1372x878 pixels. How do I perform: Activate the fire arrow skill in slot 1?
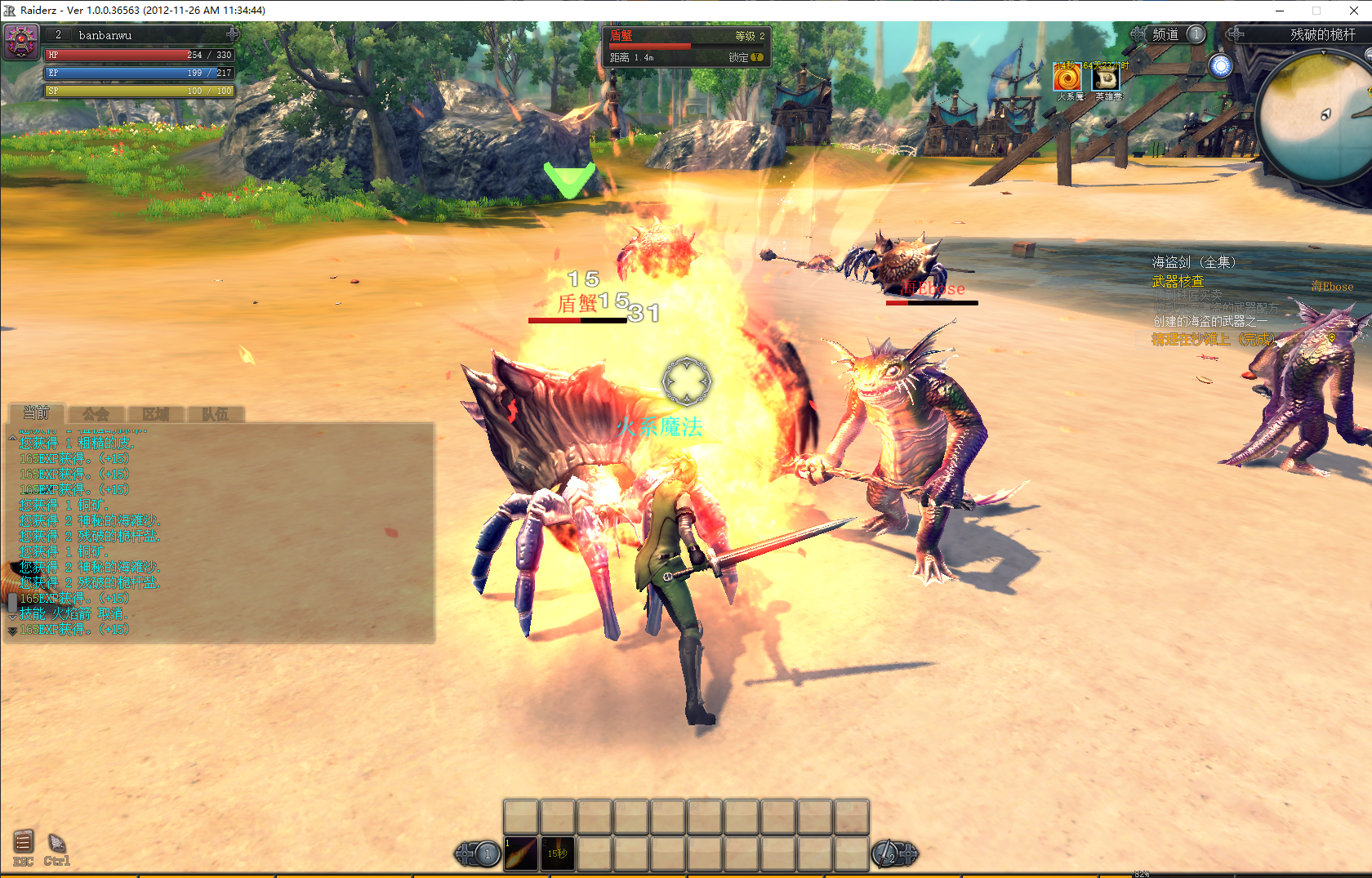tap(521, 853)
